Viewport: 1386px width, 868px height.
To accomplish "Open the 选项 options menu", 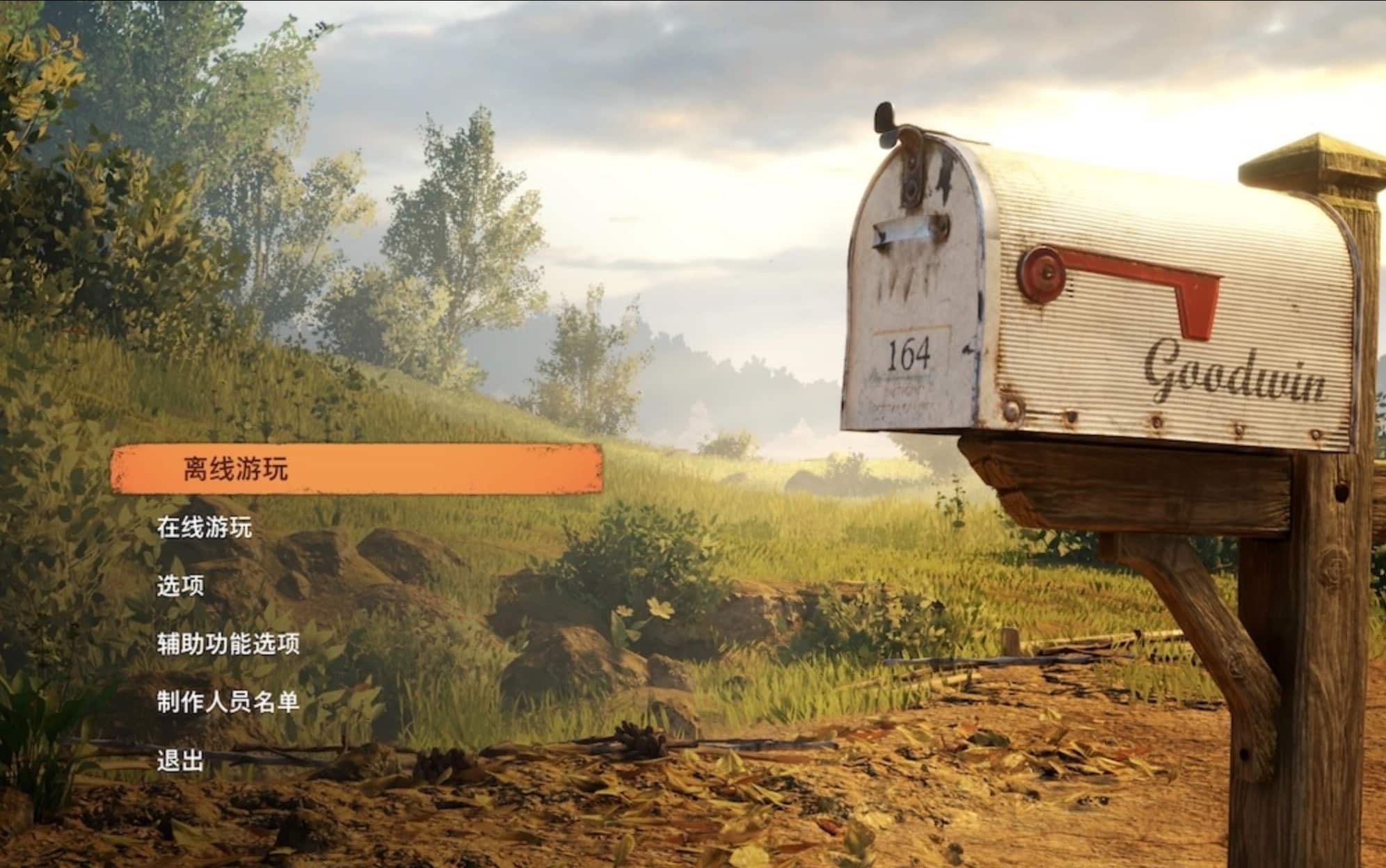I will pos(180,586).
